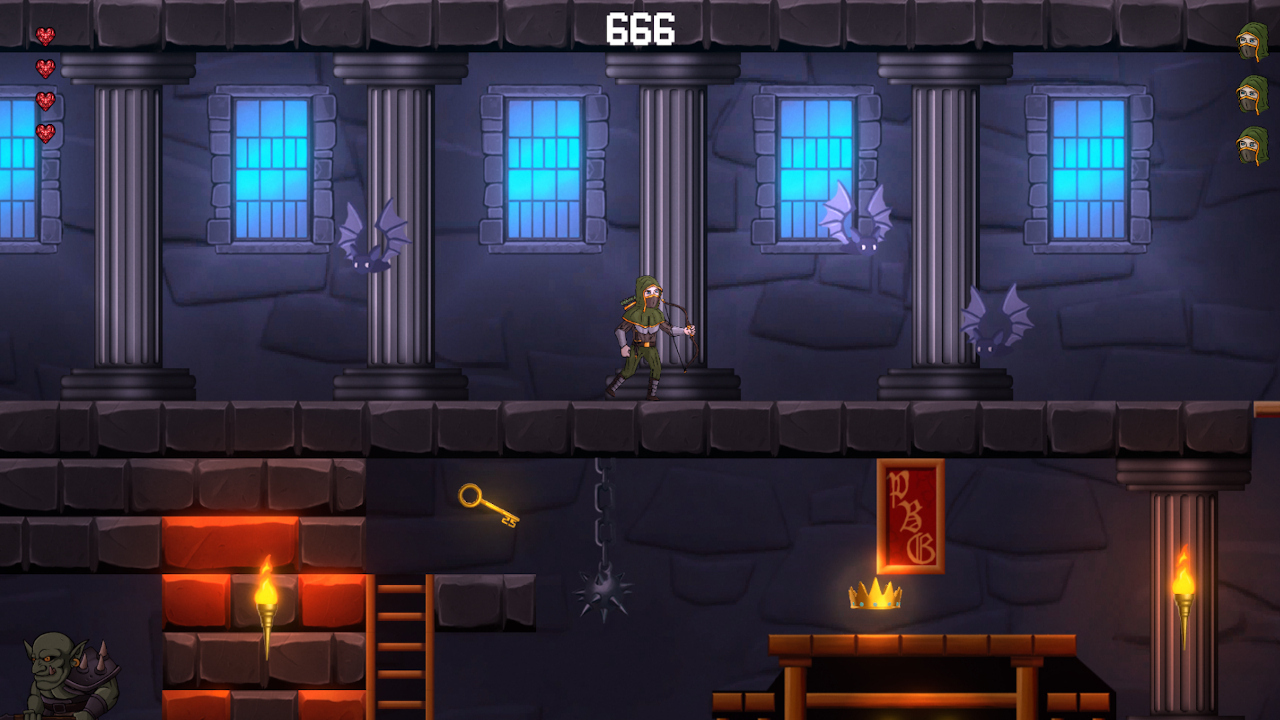Image resolution: width=1280 pixels, height=720 pixels.
Task: Click the score counter showing 666
Action: pos(640,28)
